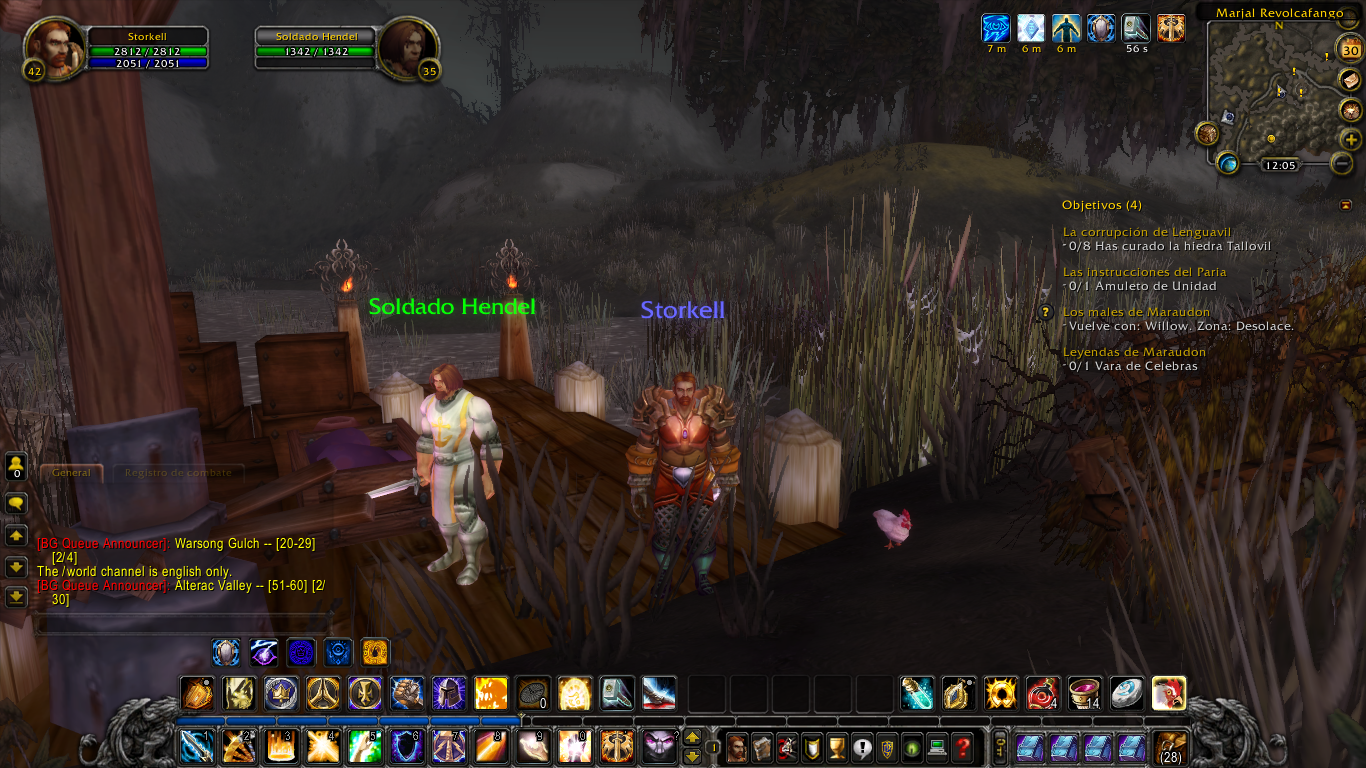The height and width of the screenshot is (768, 1366).
Task: Open the help menu question mark icon
Action: [x=962, y=749]
